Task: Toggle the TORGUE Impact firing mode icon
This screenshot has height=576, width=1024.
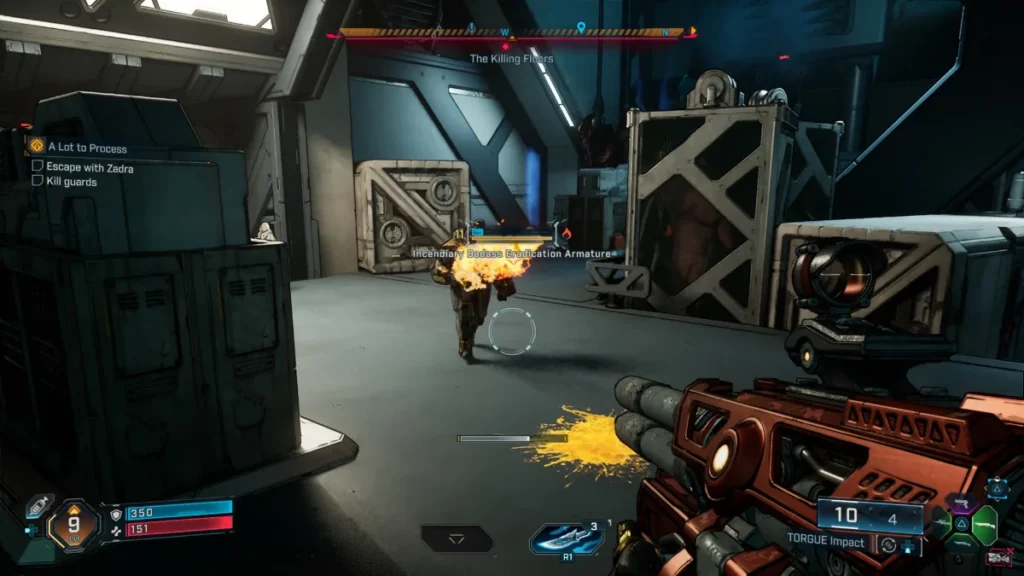Action: 888,546
